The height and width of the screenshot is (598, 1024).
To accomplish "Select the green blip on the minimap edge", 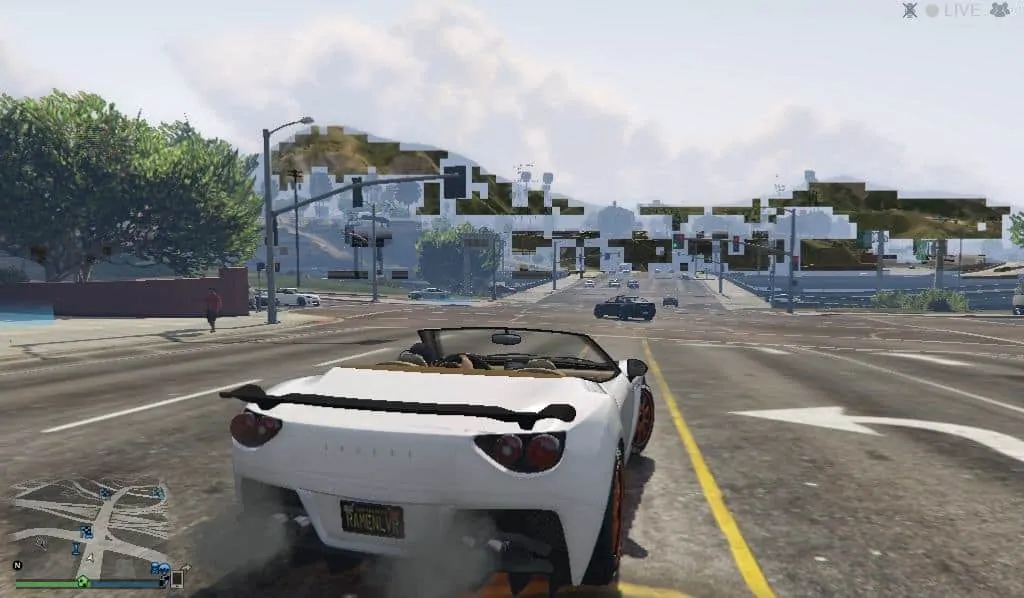I will click(83, 581).
